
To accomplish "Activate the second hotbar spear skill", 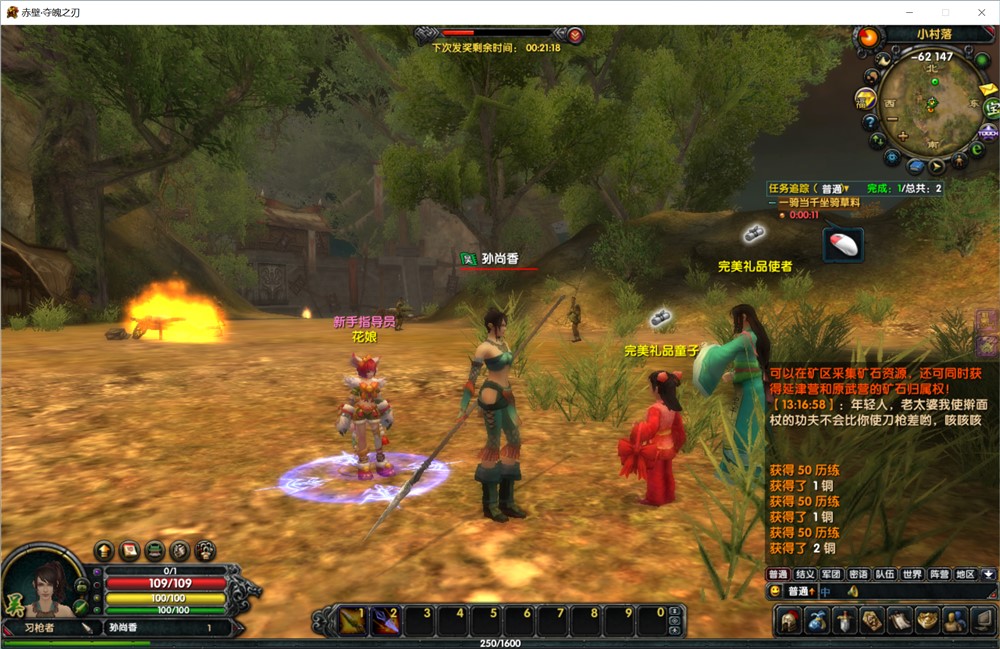I will tap(385, 621).
